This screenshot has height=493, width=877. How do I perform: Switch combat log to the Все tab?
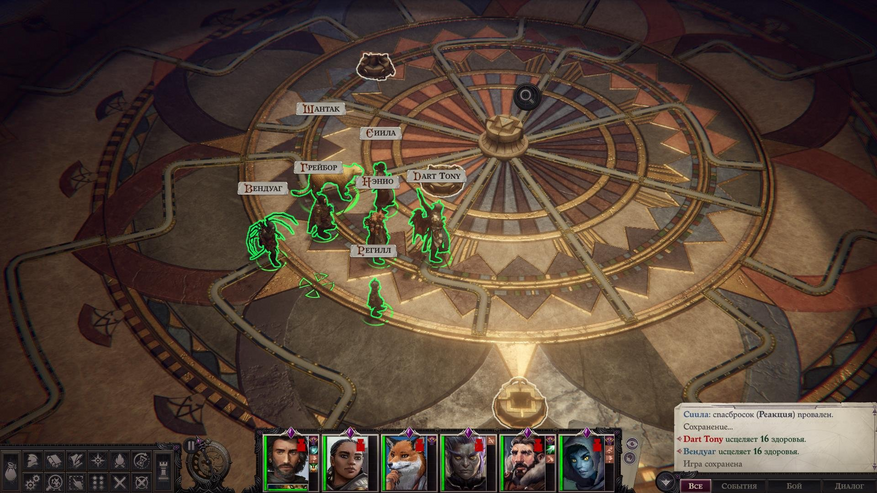pos(695,486)
